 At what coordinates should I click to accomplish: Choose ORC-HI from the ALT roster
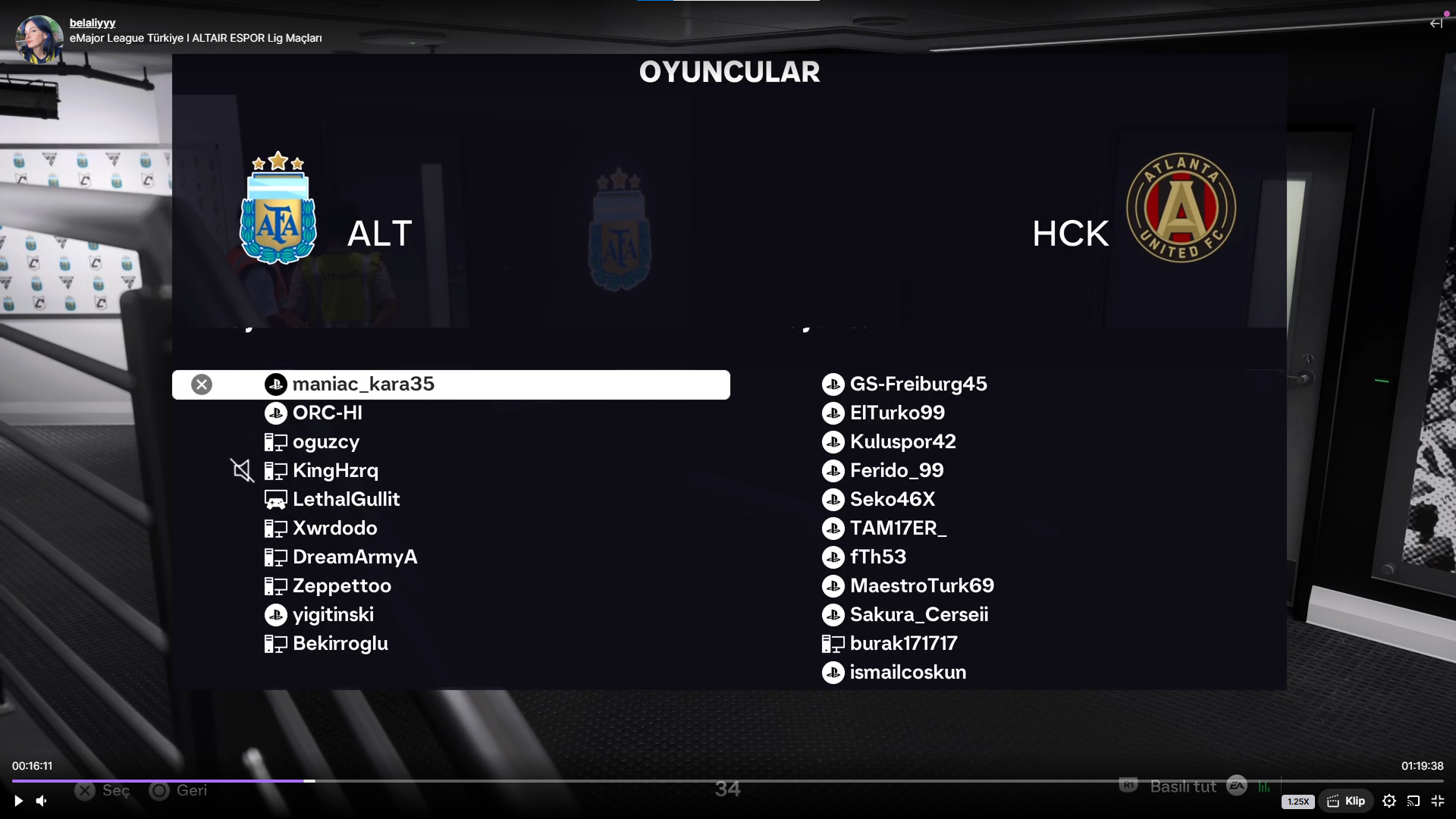pyautogui.click(x=328, y=413)
